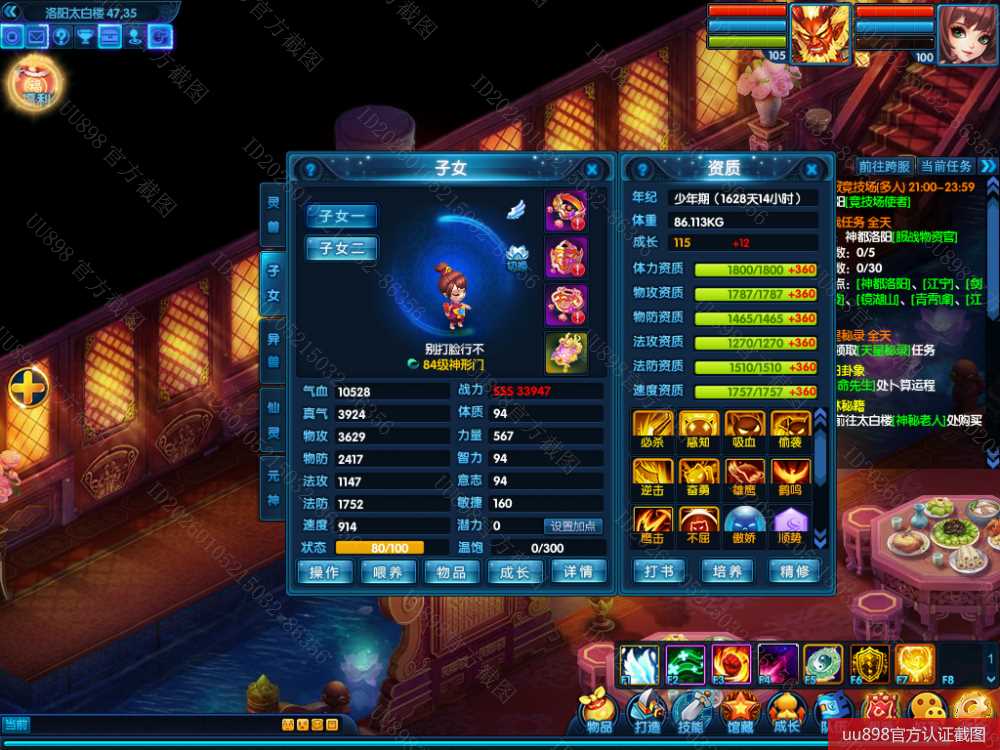Open the 操作 actions button
The image size is (1000, 750).
[325, 572]
